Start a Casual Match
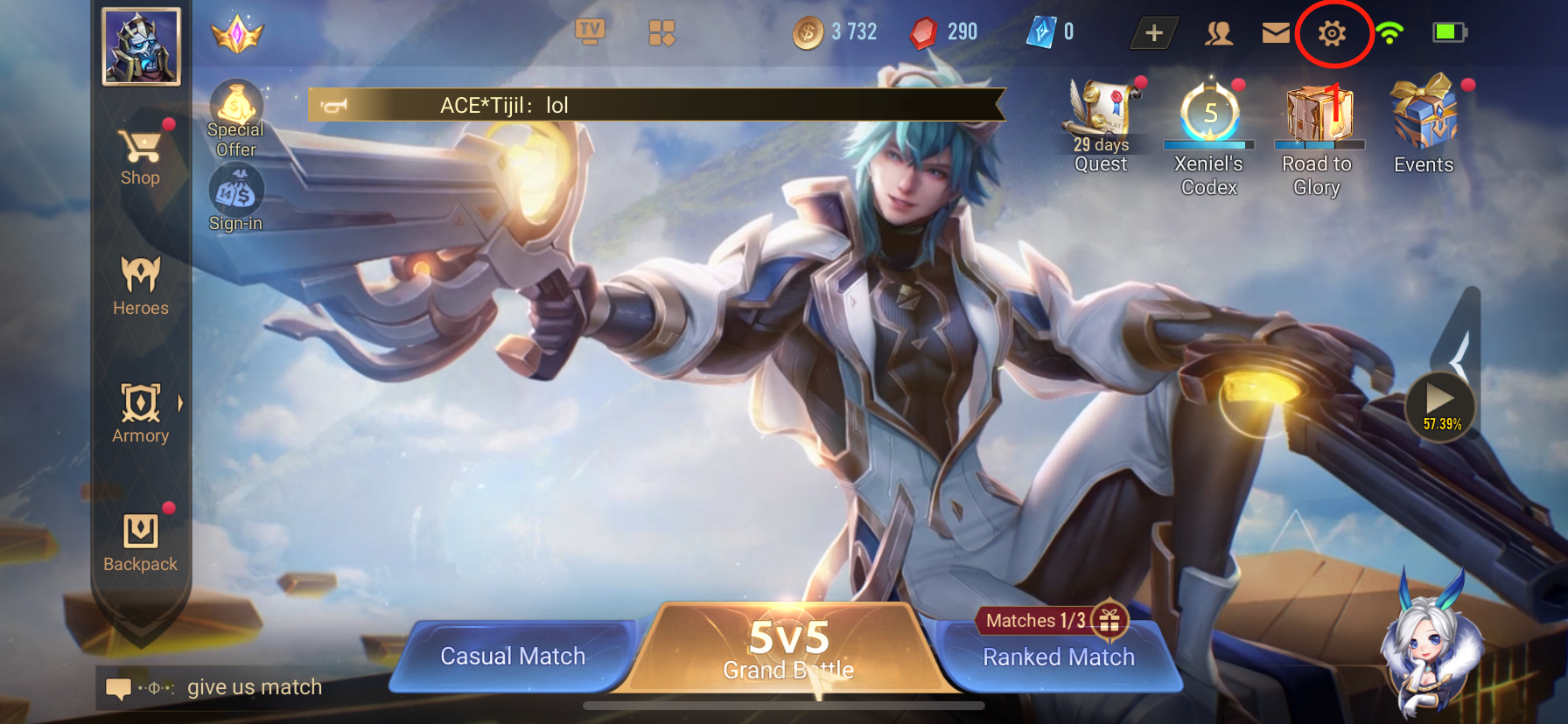 click(x=513, y=657)
